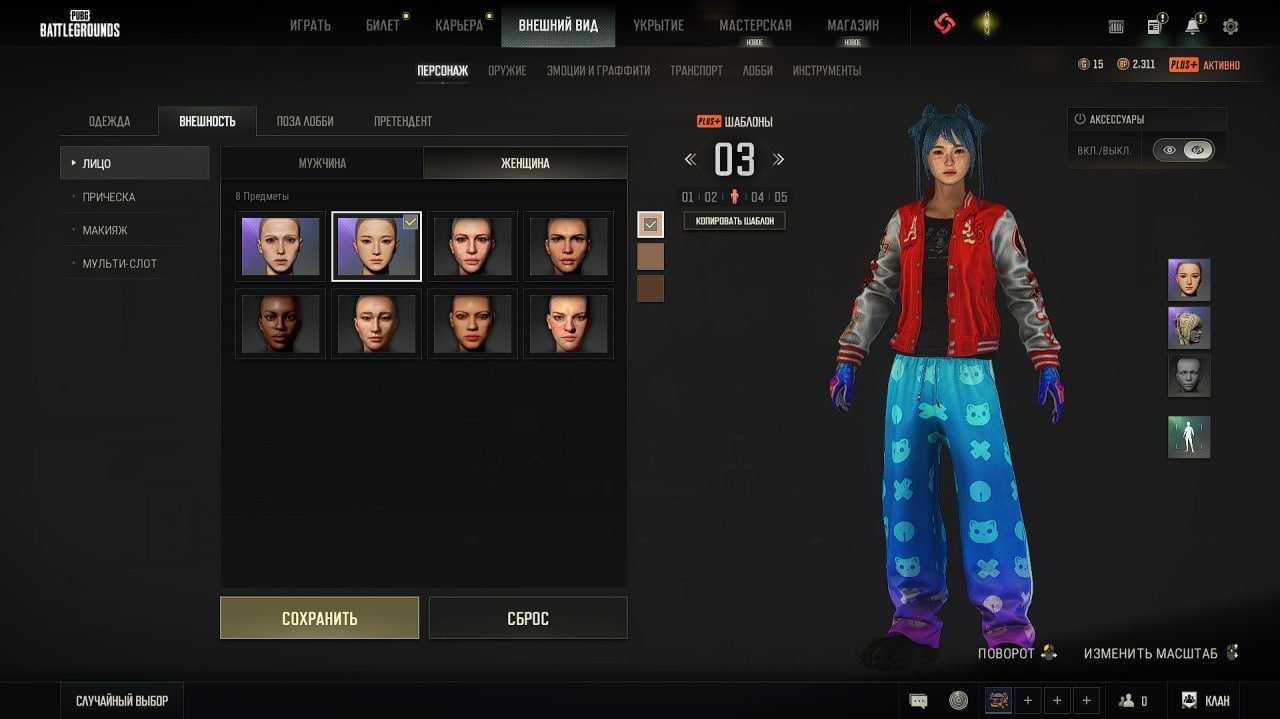The width and height of the screenshot is (1280, 719).
Task: Reset changes with the СБРОС button
Action: point(527,618)
